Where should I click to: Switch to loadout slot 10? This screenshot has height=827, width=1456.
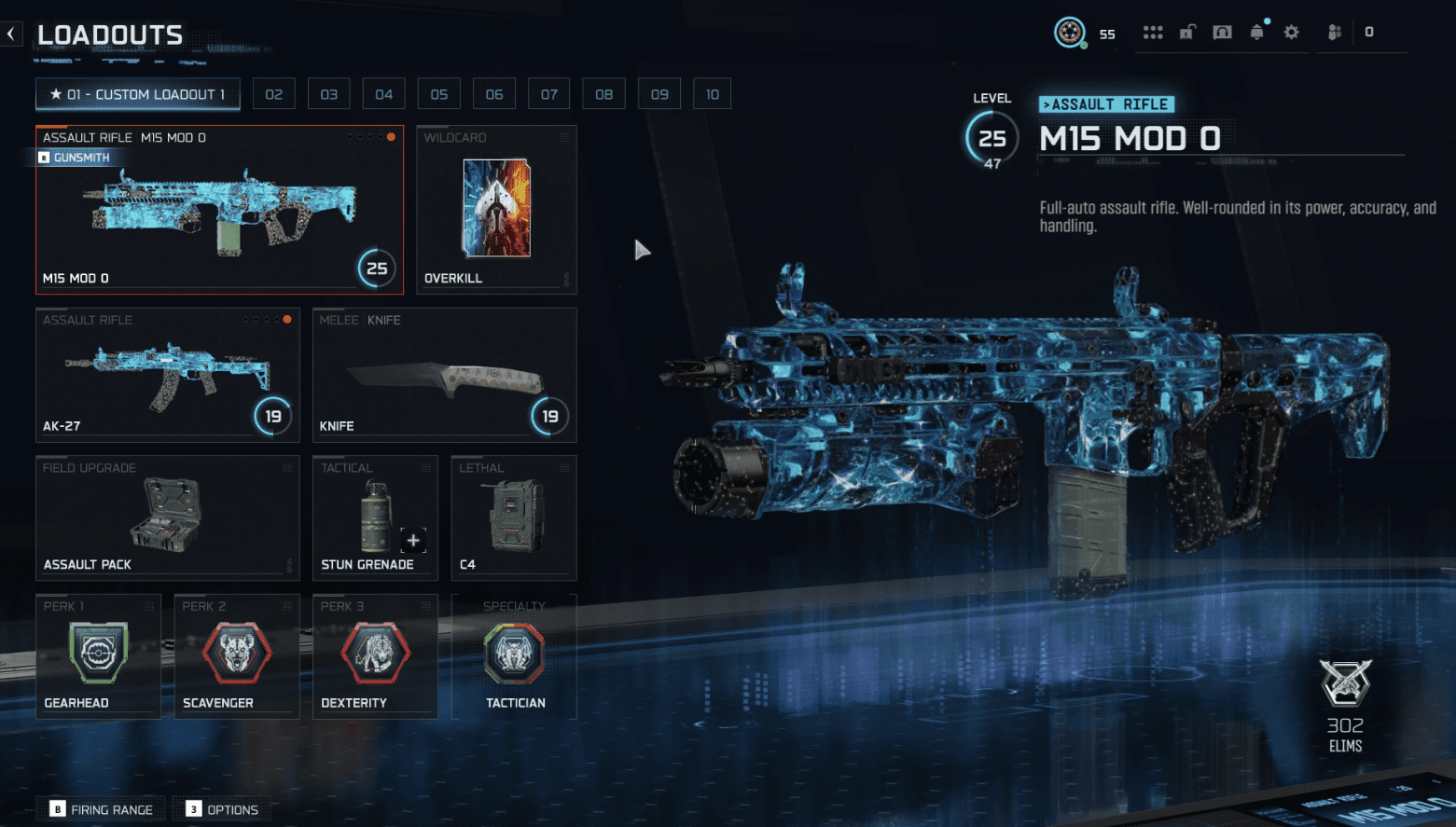712,94
